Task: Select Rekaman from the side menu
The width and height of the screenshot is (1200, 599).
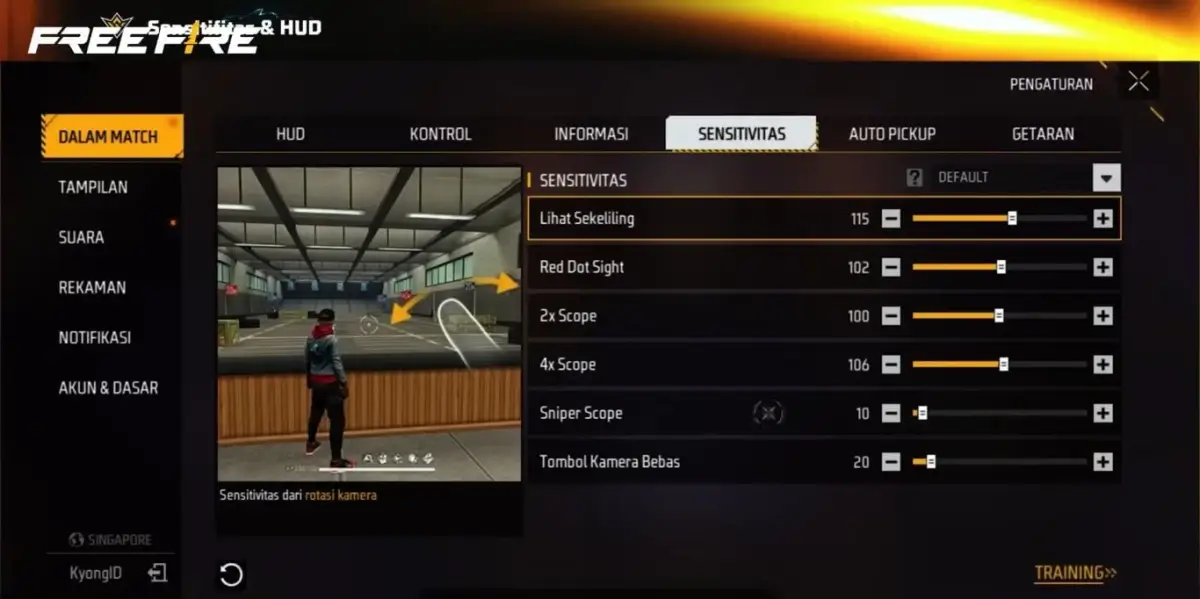Action: coord(92,287)
